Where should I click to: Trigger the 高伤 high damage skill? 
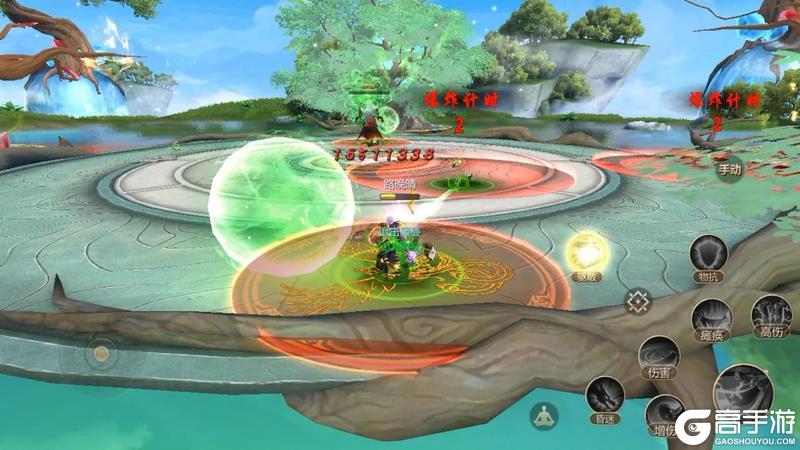click(770, 314)
